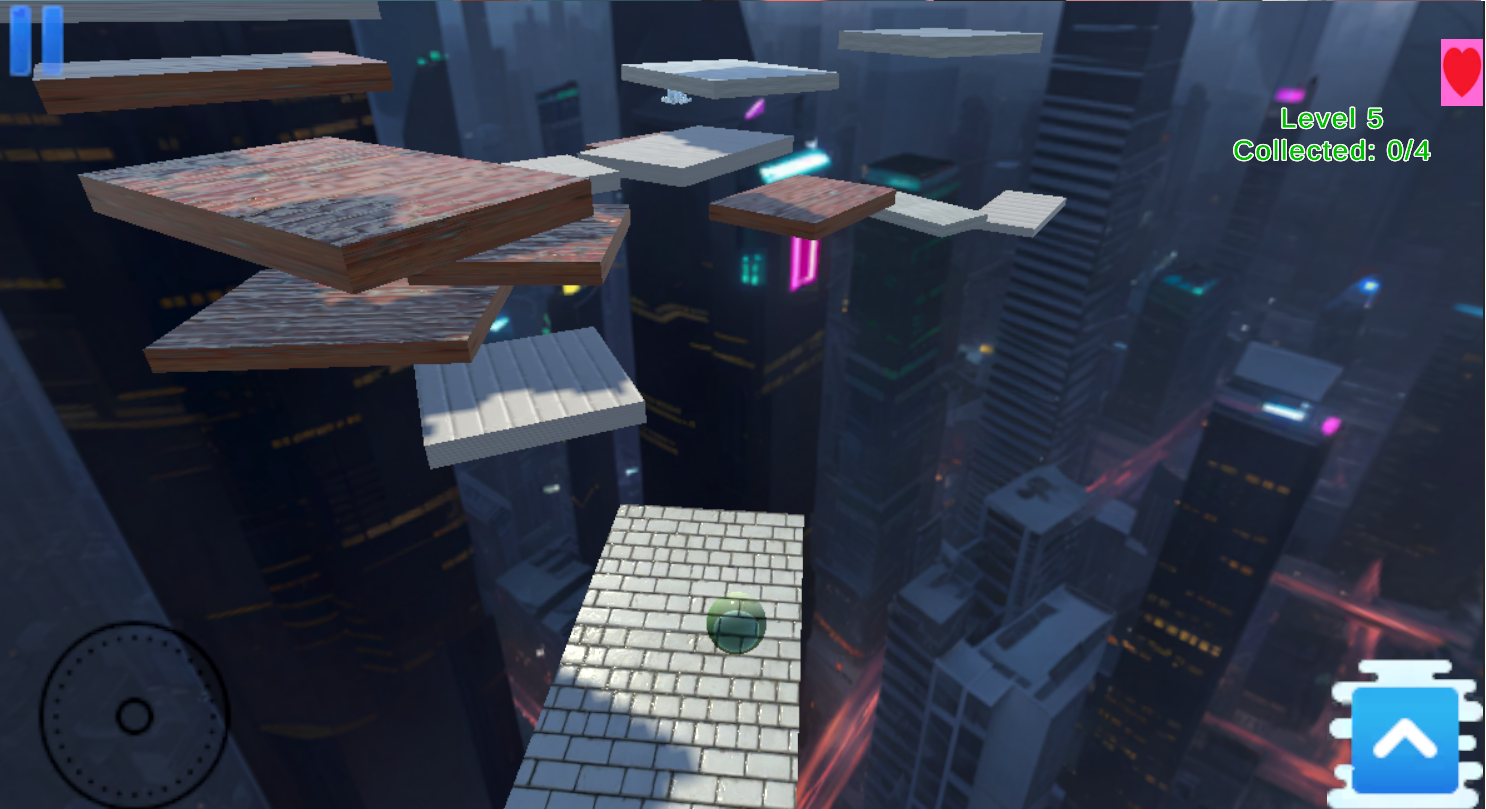
Task: Click the green Level 5 label
Action: coord(1330,118)
